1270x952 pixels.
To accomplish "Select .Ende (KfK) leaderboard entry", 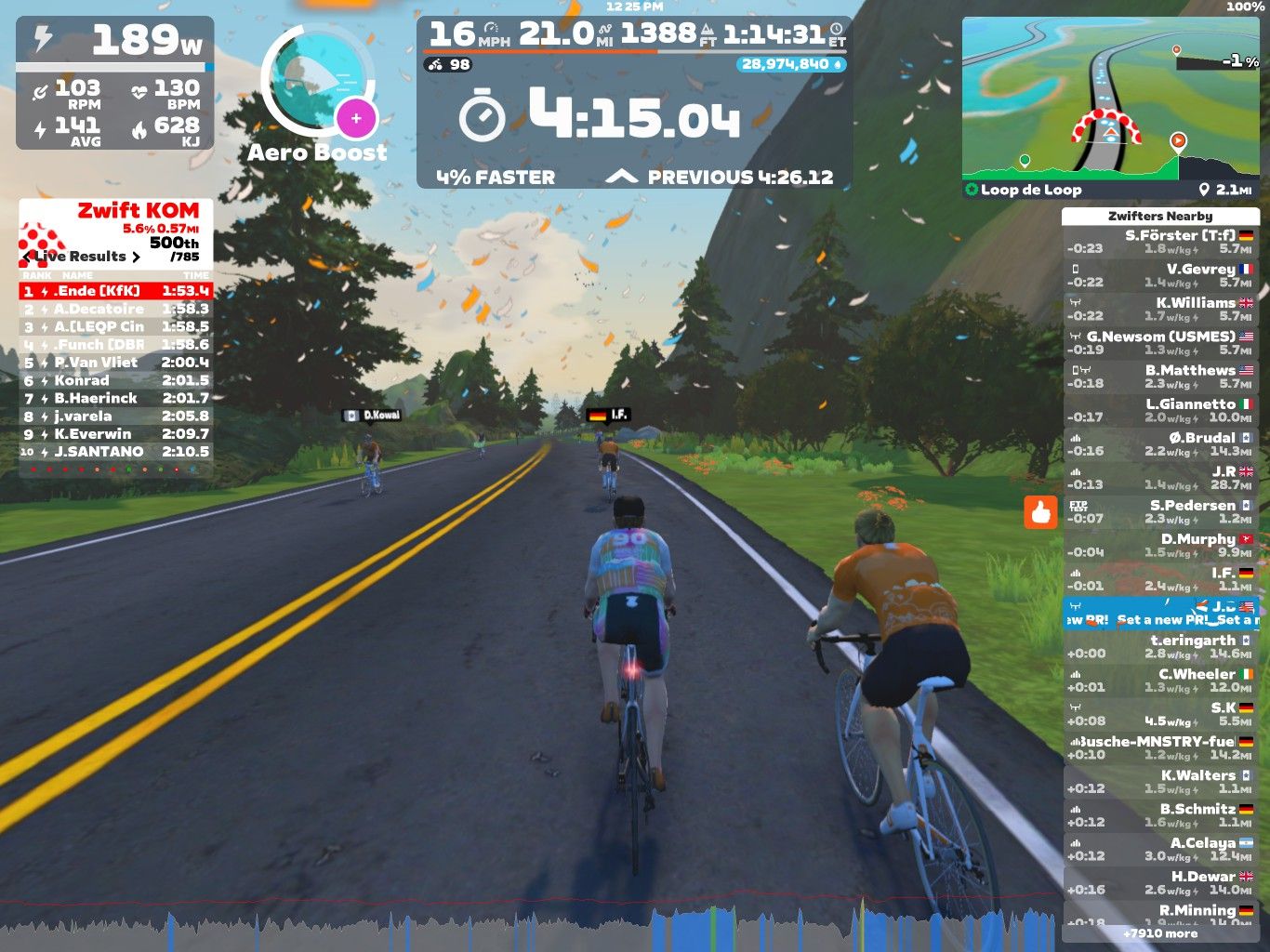I will pos(116,291).
